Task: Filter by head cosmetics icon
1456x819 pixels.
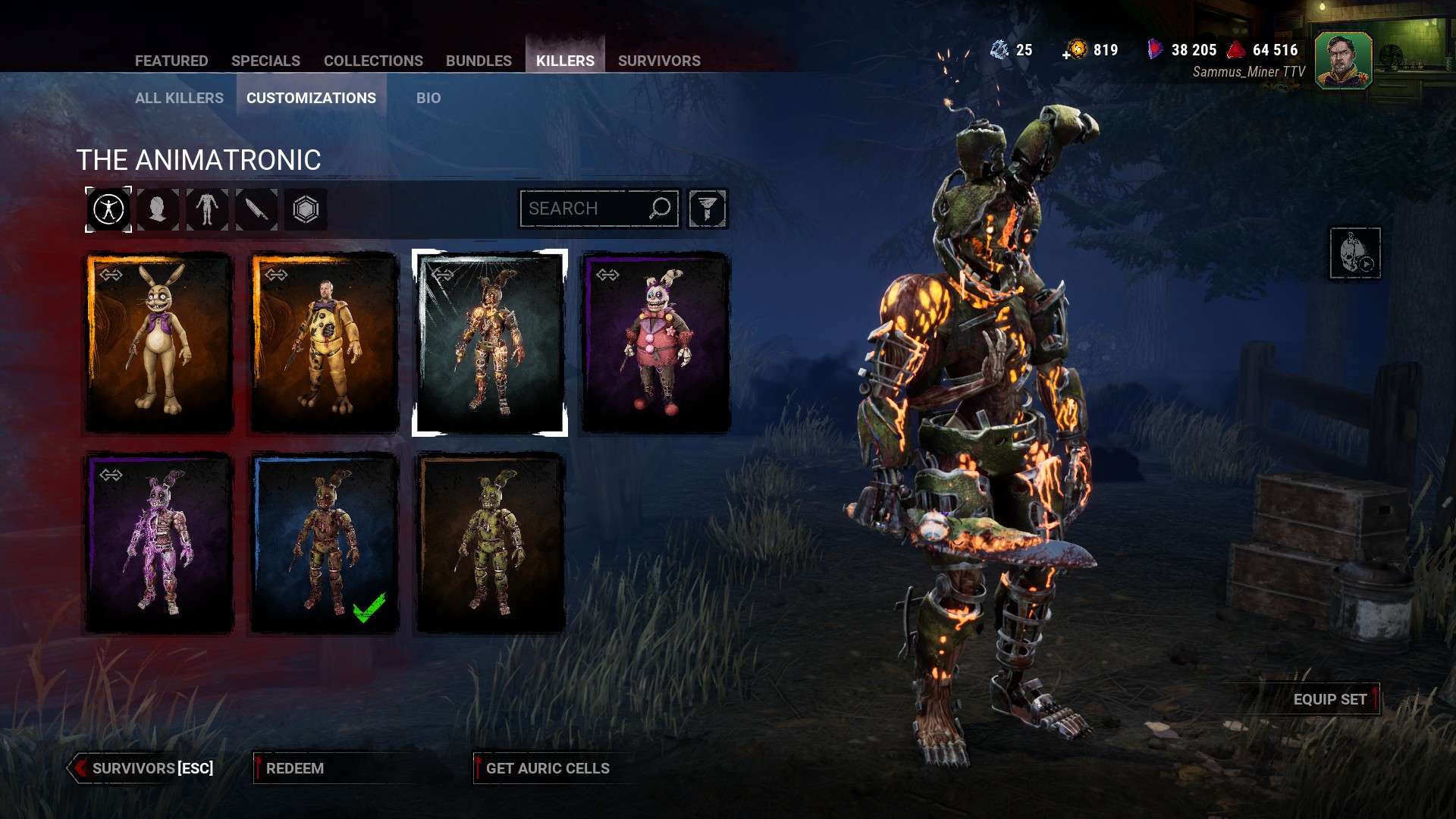Action: (x=158, y=209)
